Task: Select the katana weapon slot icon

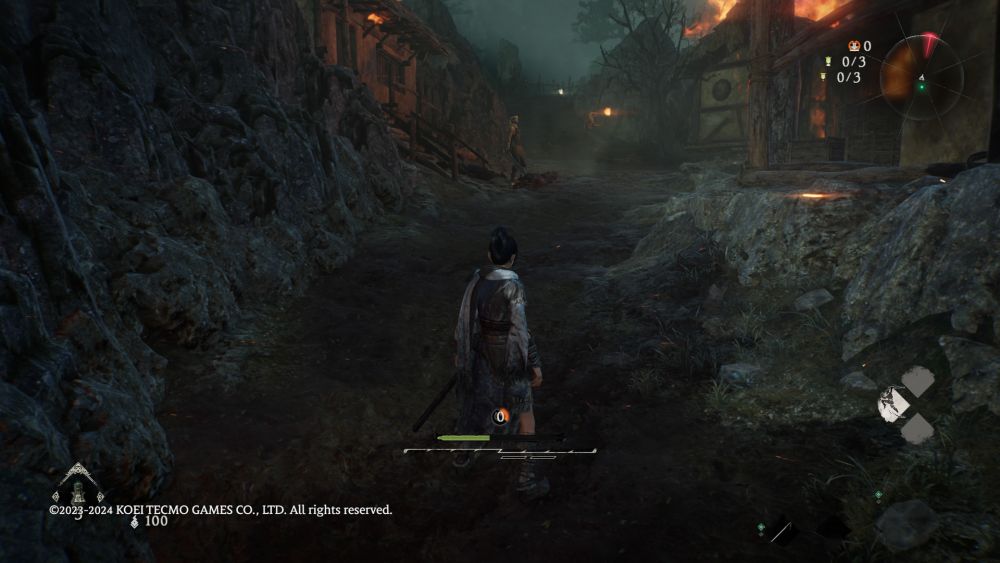Action: pos(781,531)
